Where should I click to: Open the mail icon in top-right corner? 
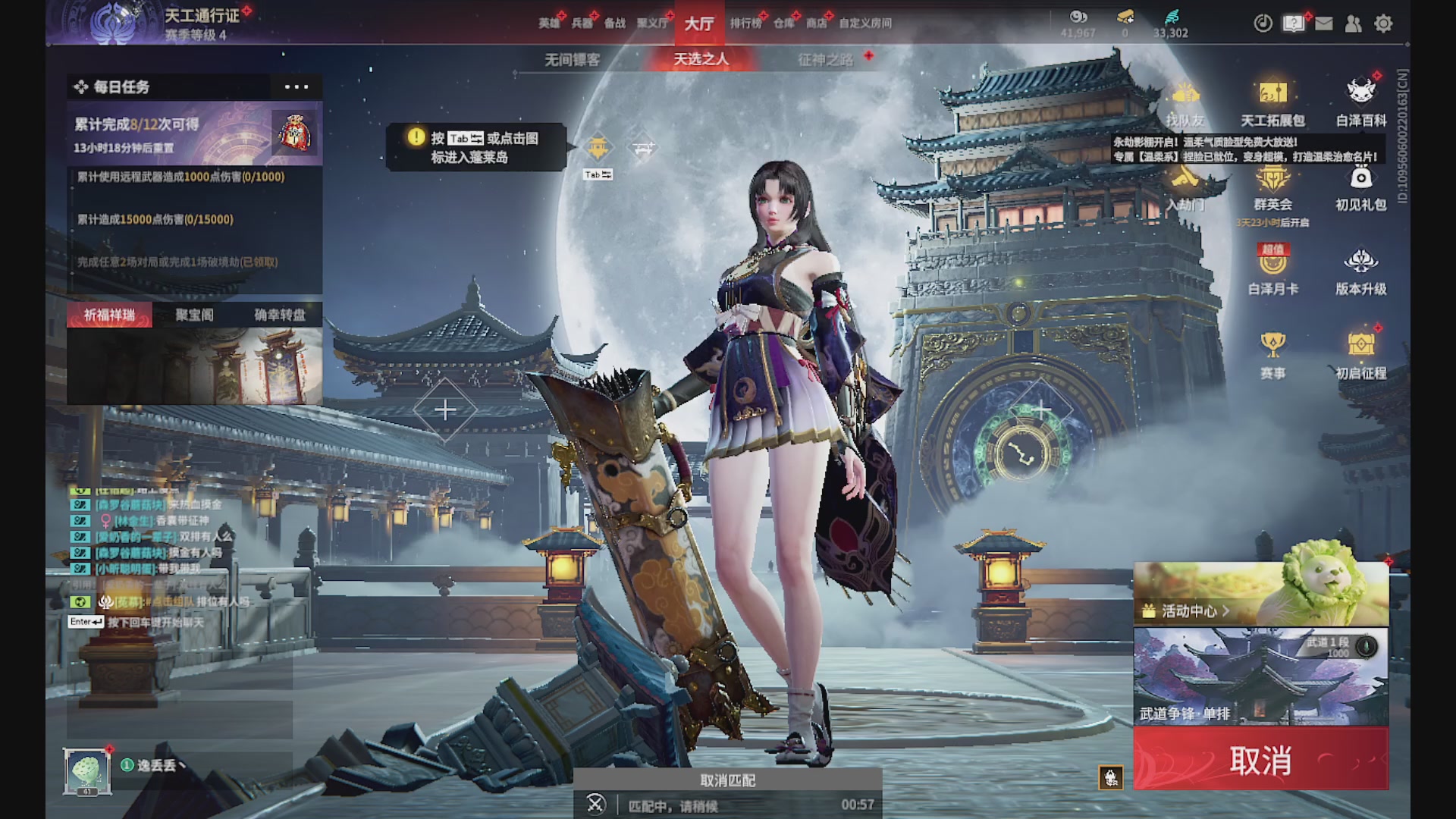point(1325,24)
